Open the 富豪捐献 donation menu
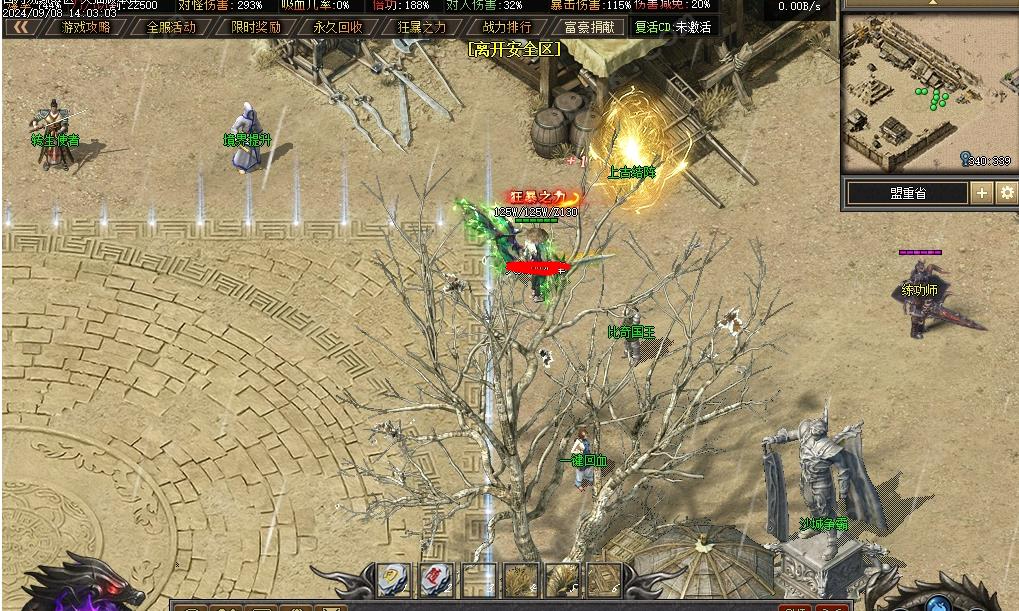The height and width of the screenshot is (611, 1019). (589, 27)
